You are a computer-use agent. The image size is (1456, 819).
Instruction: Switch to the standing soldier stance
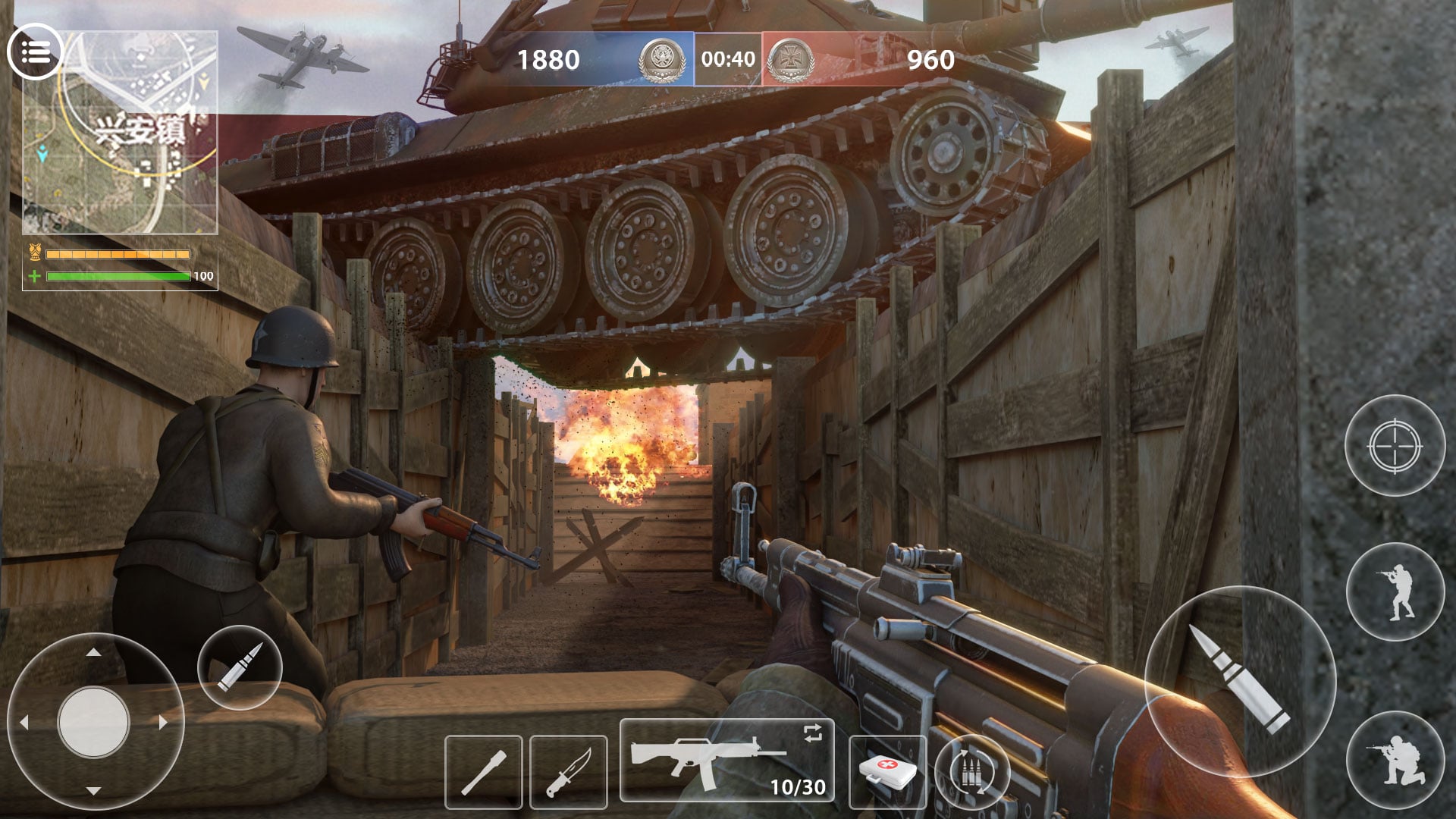[x=1395, y=592]
